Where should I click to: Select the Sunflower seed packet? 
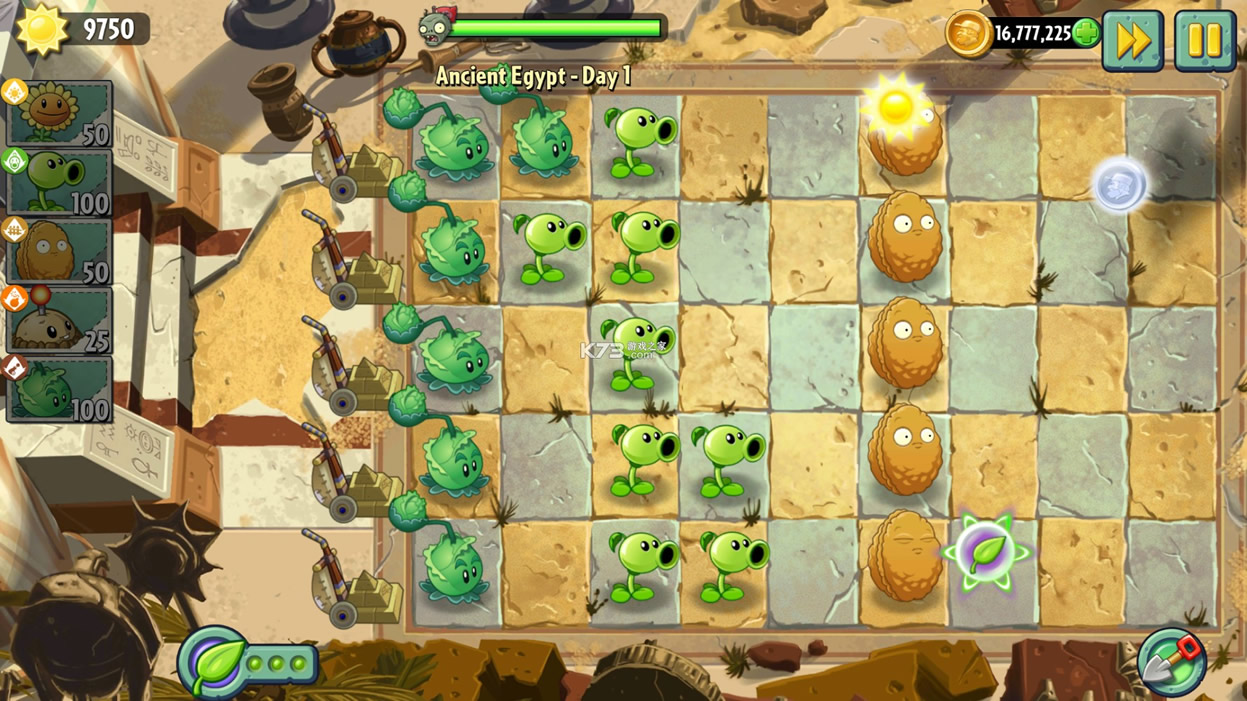pos(58,114)
